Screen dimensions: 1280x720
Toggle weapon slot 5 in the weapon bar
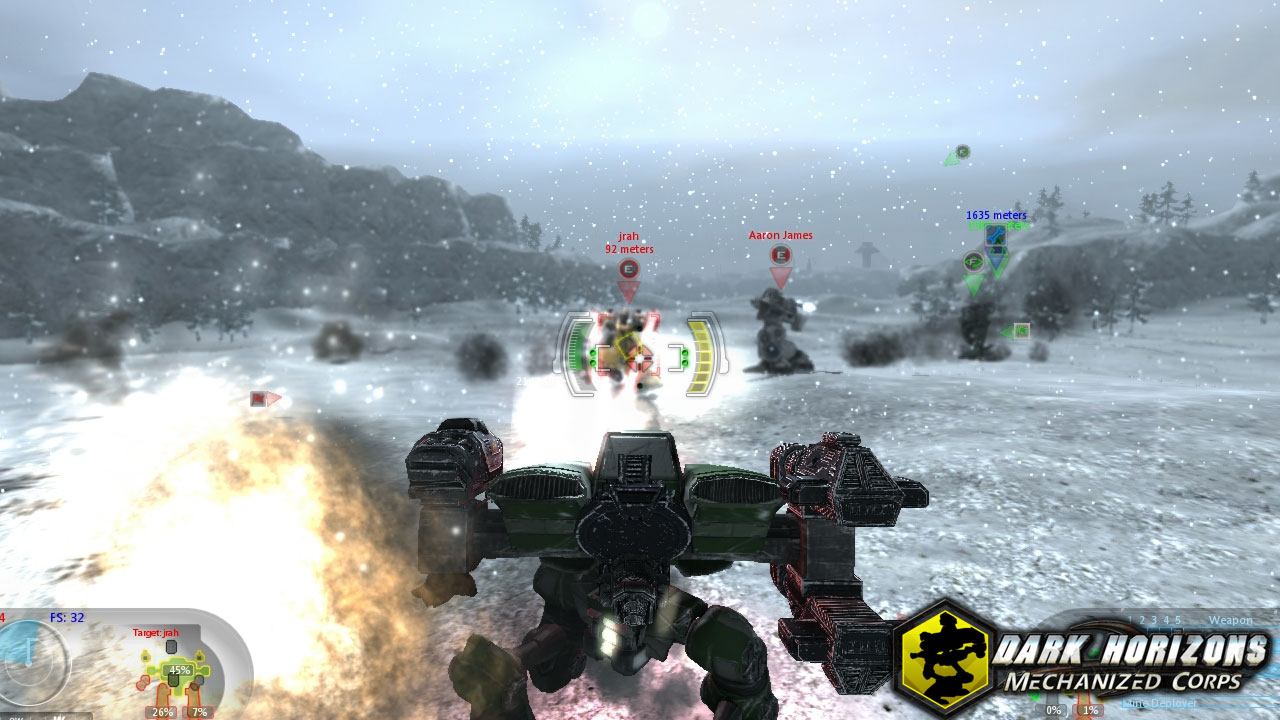1178,622
